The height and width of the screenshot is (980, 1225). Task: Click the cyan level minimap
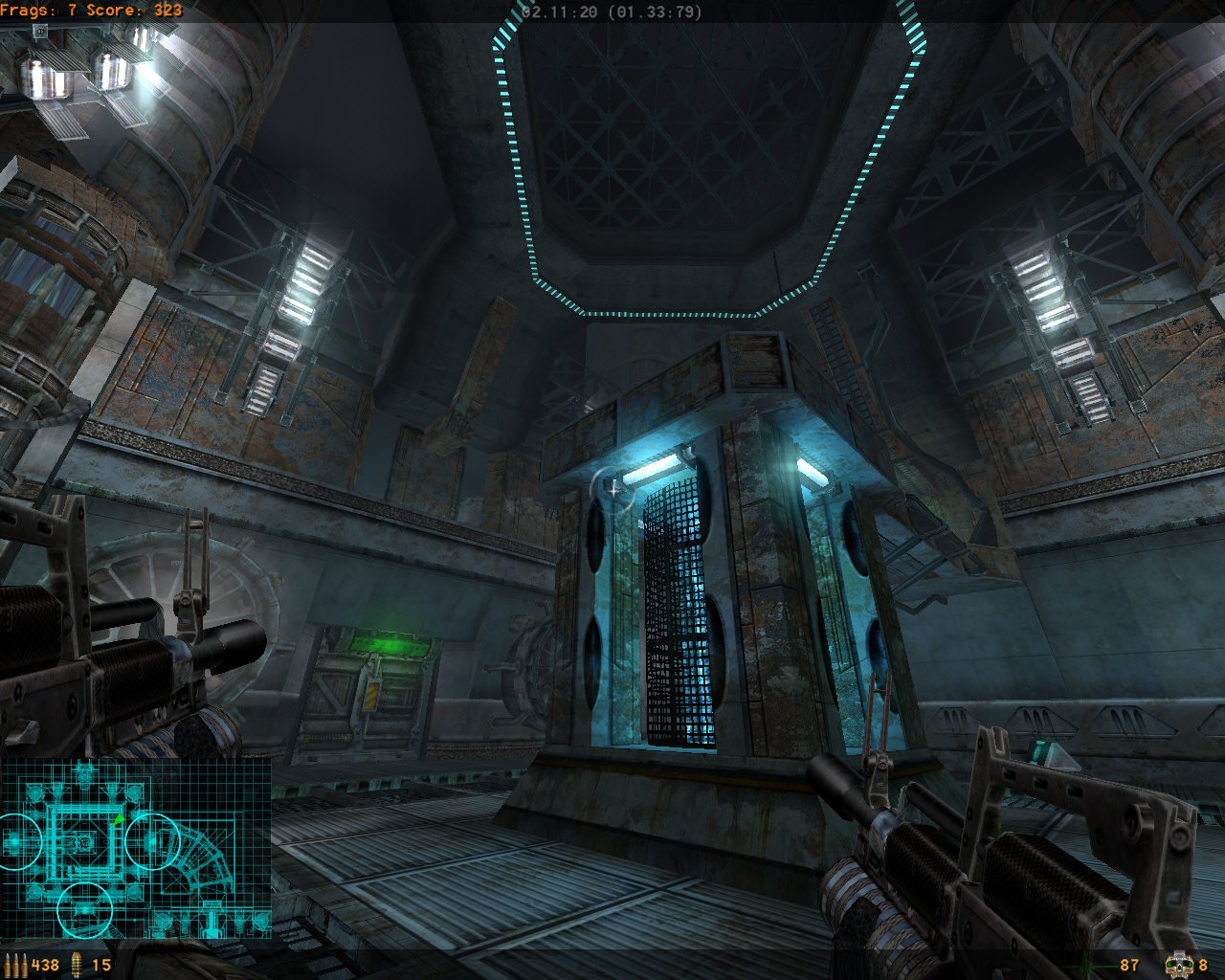[135, 850]
